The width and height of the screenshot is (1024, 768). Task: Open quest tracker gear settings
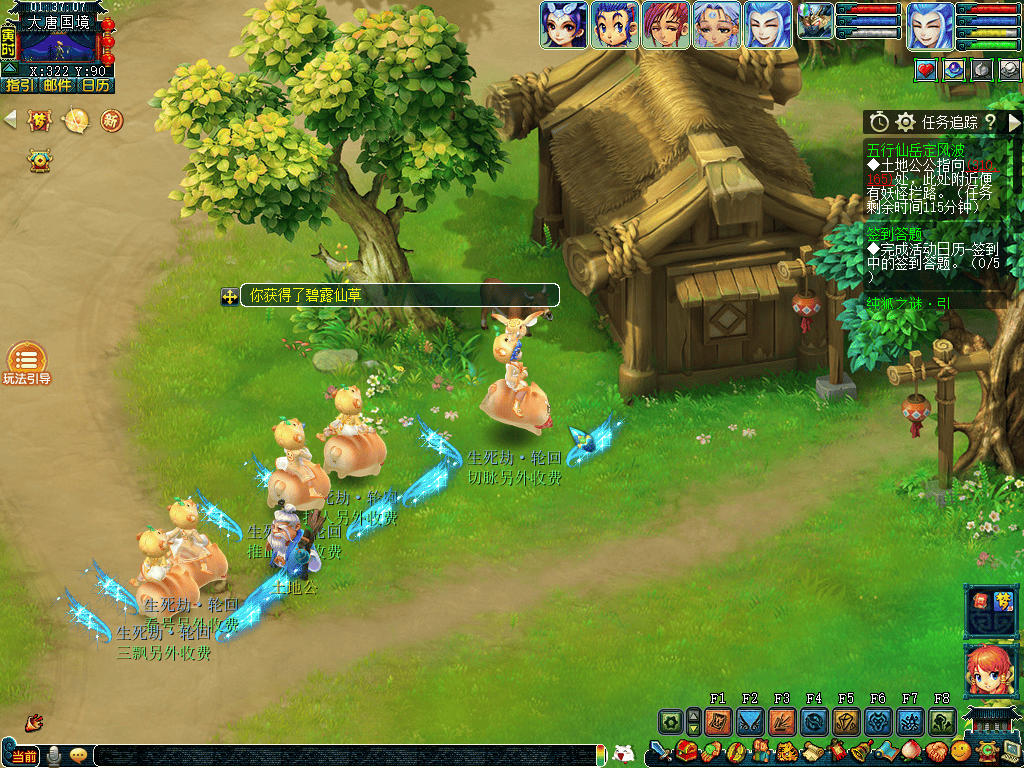[906, 122]
